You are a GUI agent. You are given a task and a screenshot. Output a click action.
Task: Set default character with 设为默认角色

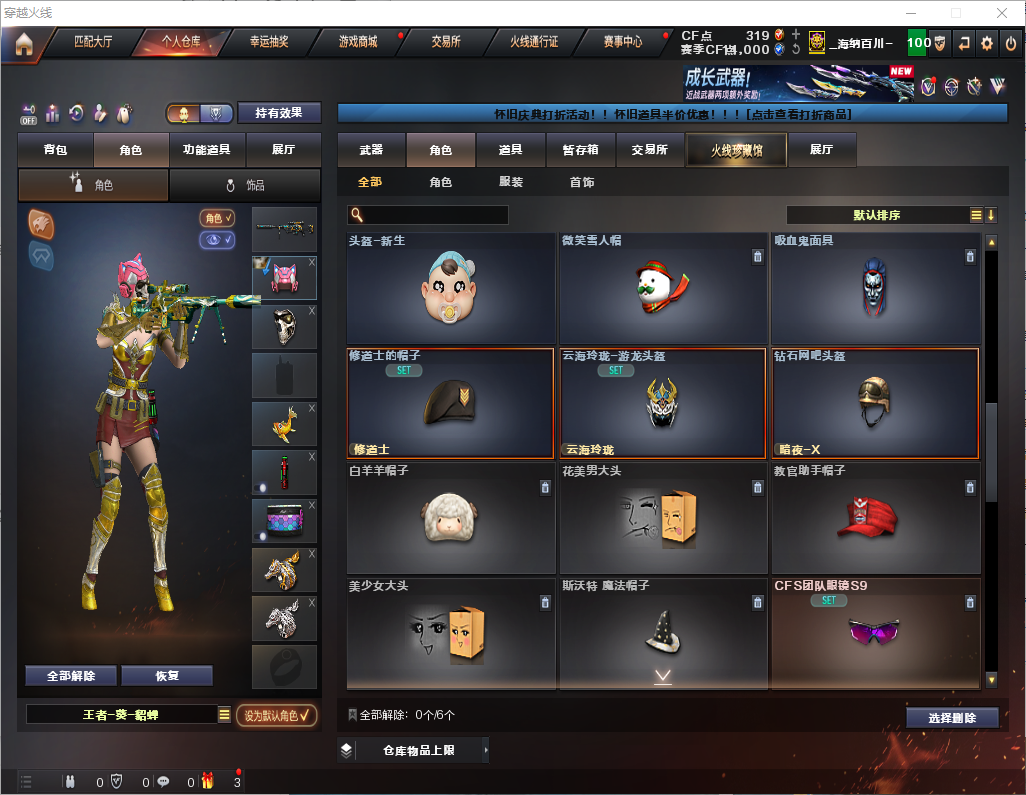277,715
